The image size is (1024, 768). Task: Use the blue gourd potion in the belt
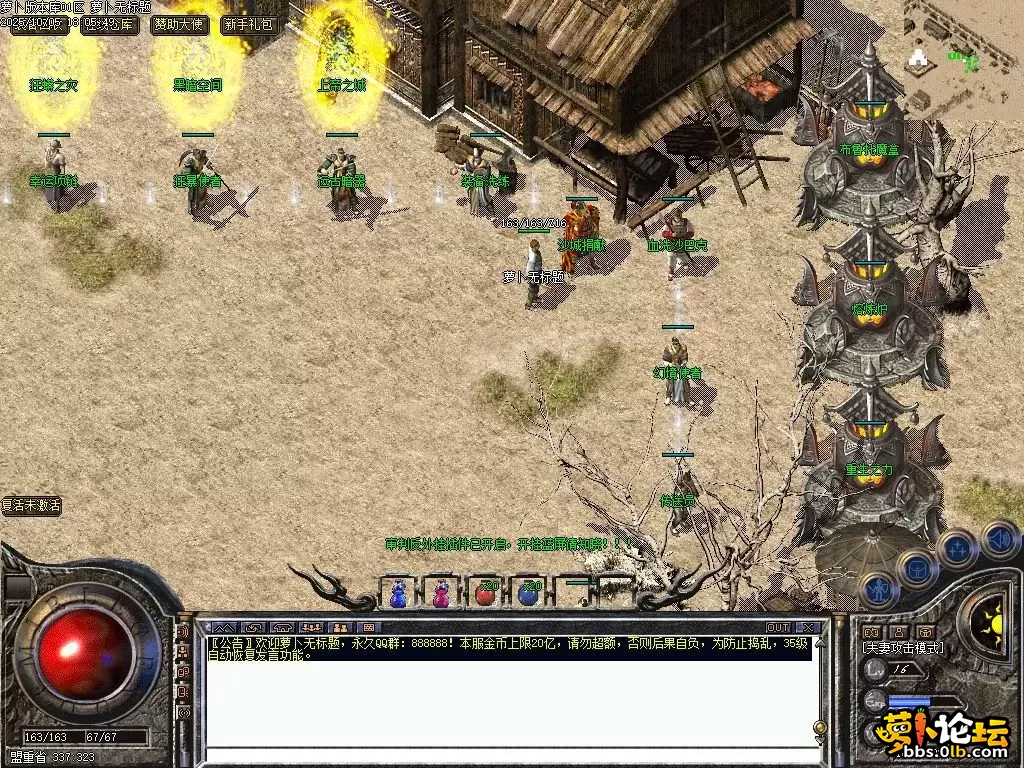(398, 593)
